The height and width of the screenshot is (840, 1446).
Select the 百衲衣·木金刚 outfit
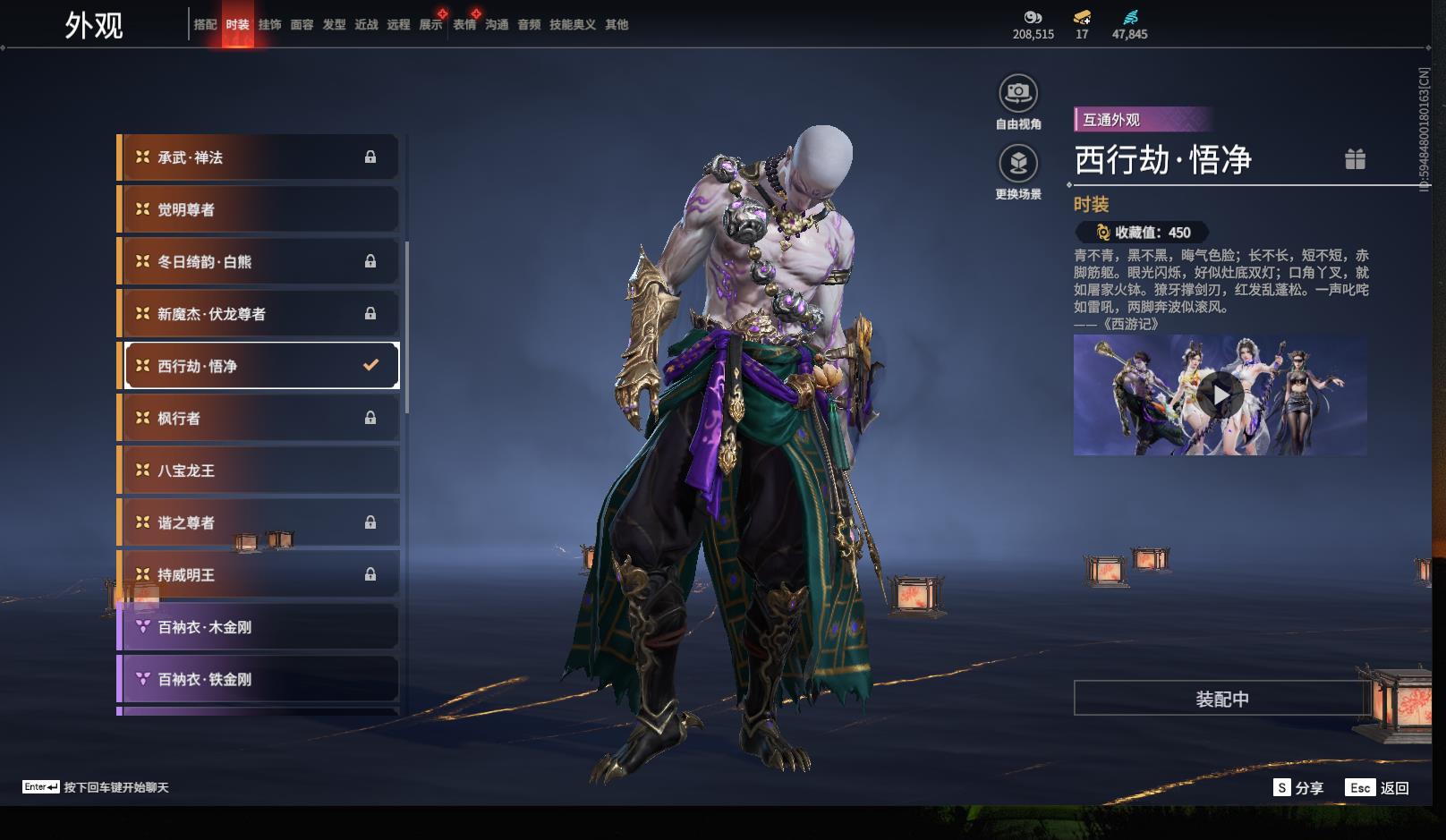(259, 627)
